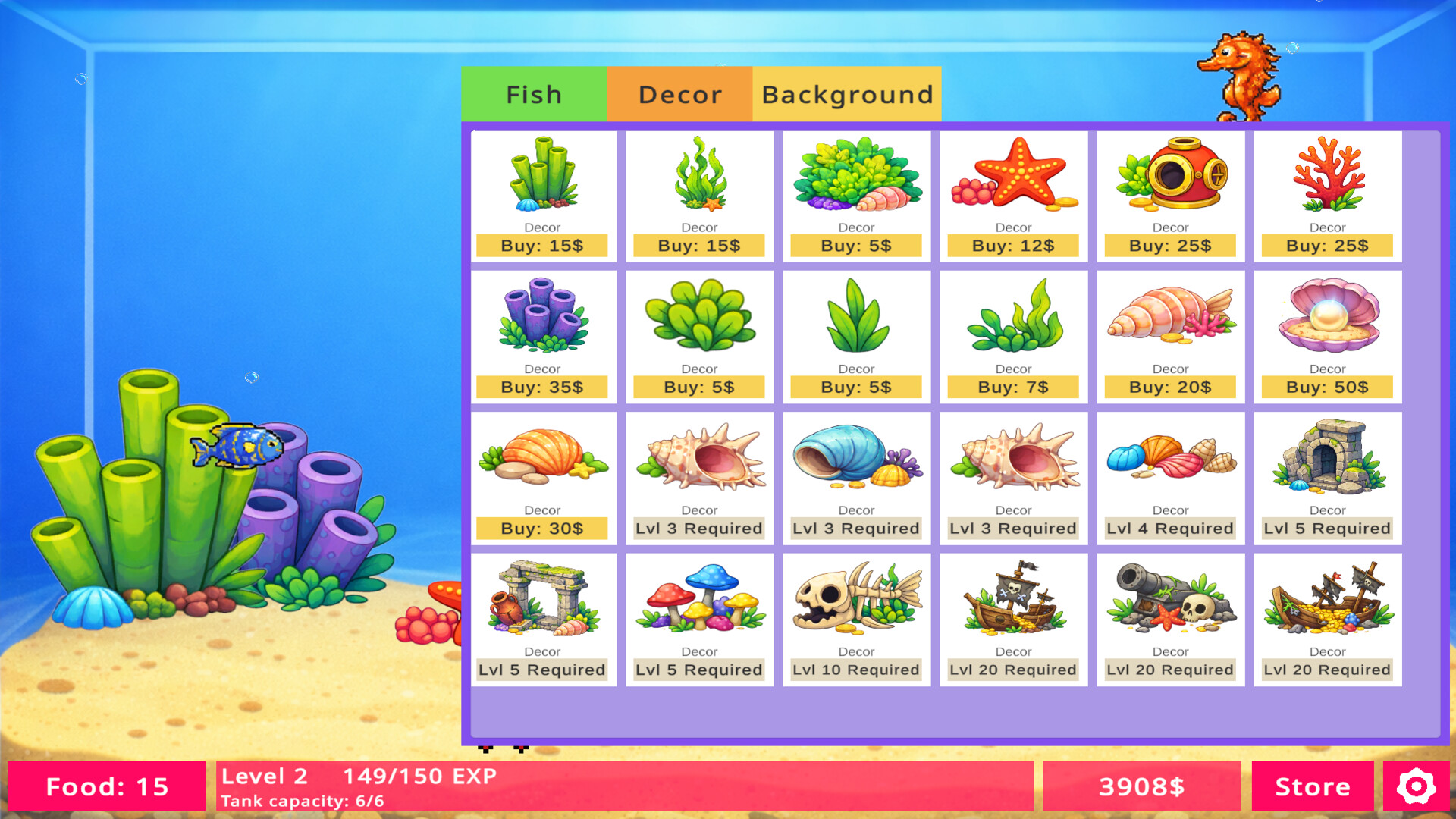Switch to the Fish tab
This screenshot has width=1456, height=819.
point(534,93)
